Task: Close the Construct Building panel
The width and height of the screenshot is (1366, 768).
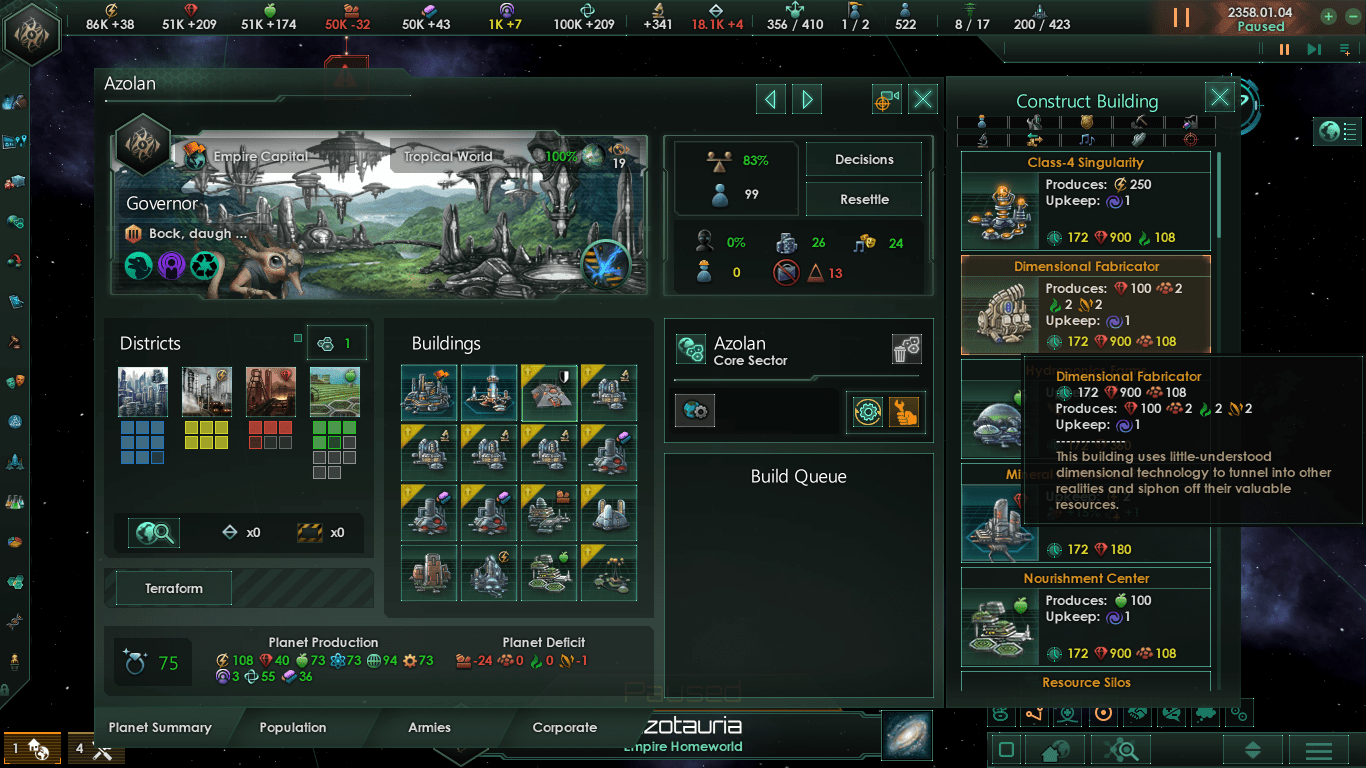Action: [1219, 97]
